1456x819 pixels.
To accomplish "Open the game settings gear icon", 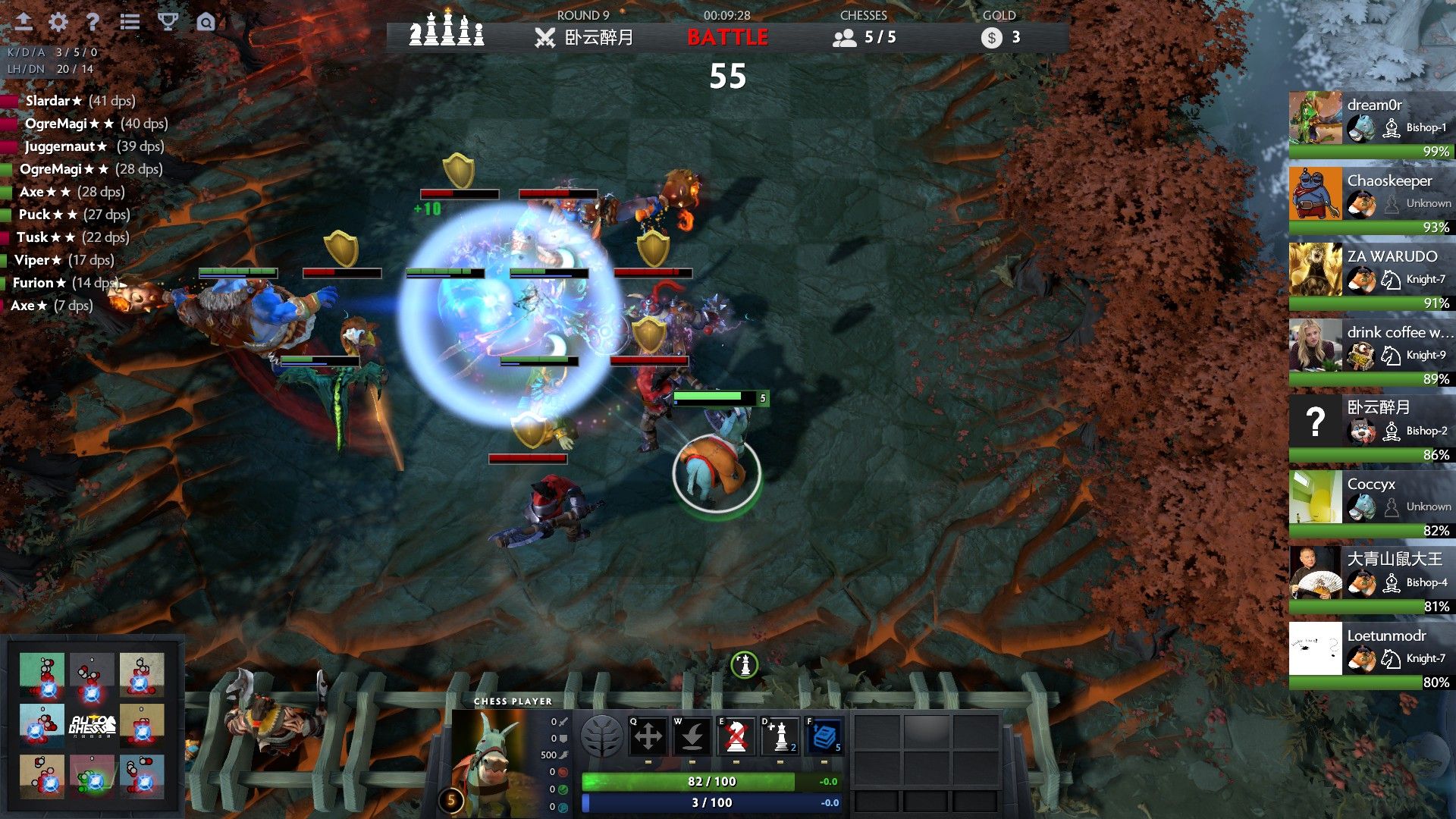I will click(x=57, y=22).
